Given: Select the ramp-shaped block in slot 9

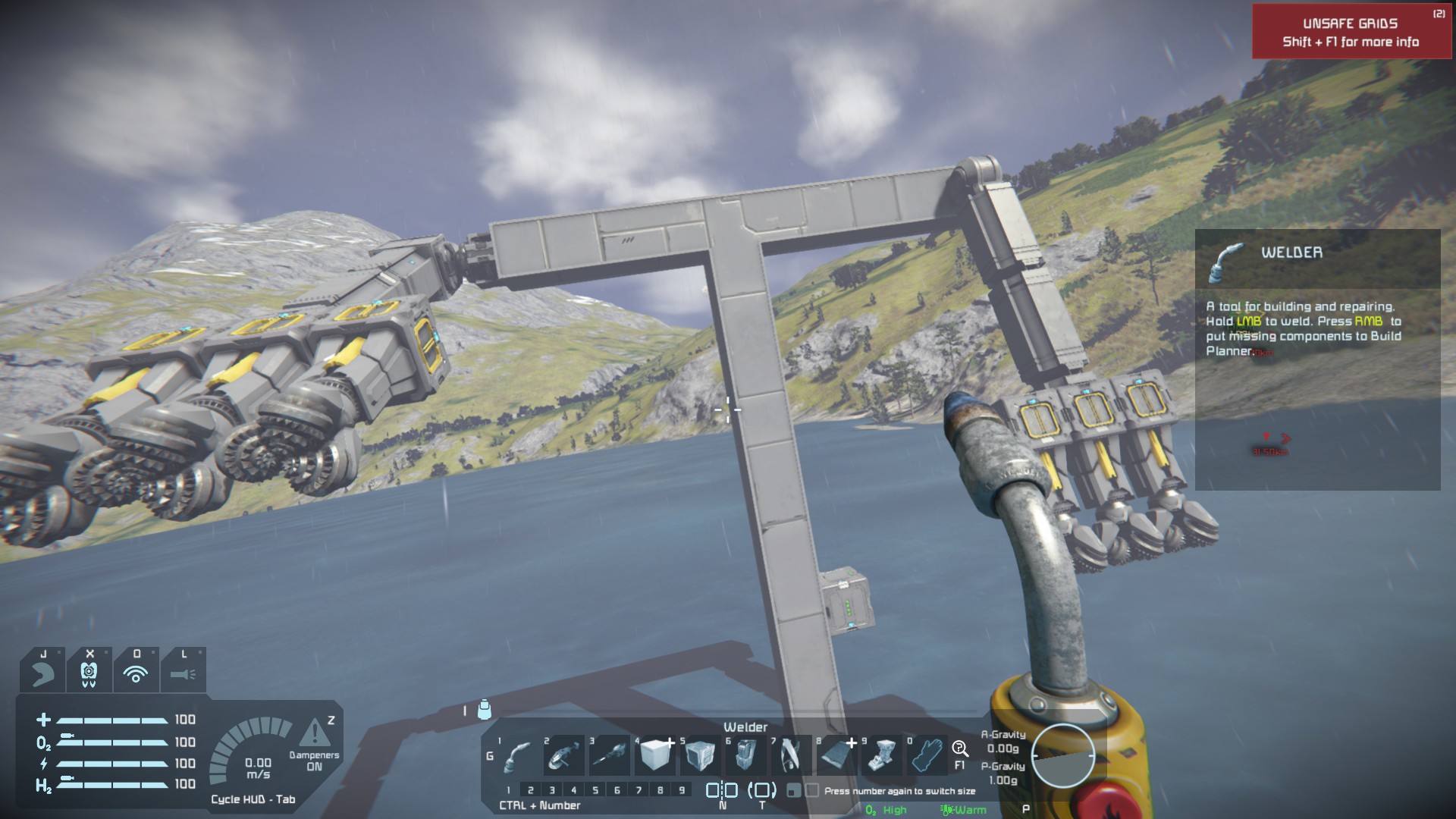Looking at the screenshot, I should (x=882, y=755).
